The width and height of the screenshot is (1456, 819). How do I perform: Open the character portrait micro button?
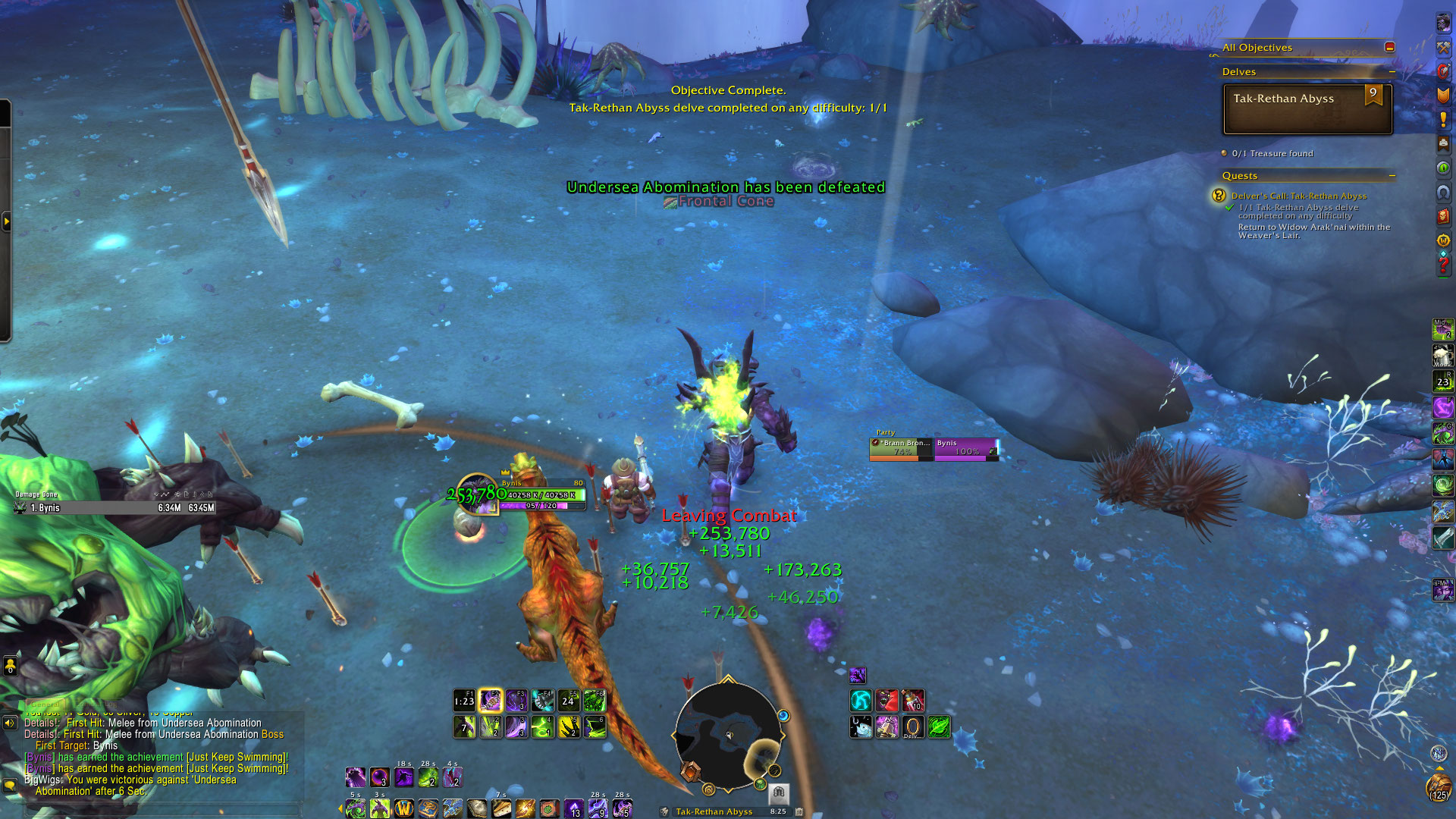pyautogui.click(x=1443, y=23)
